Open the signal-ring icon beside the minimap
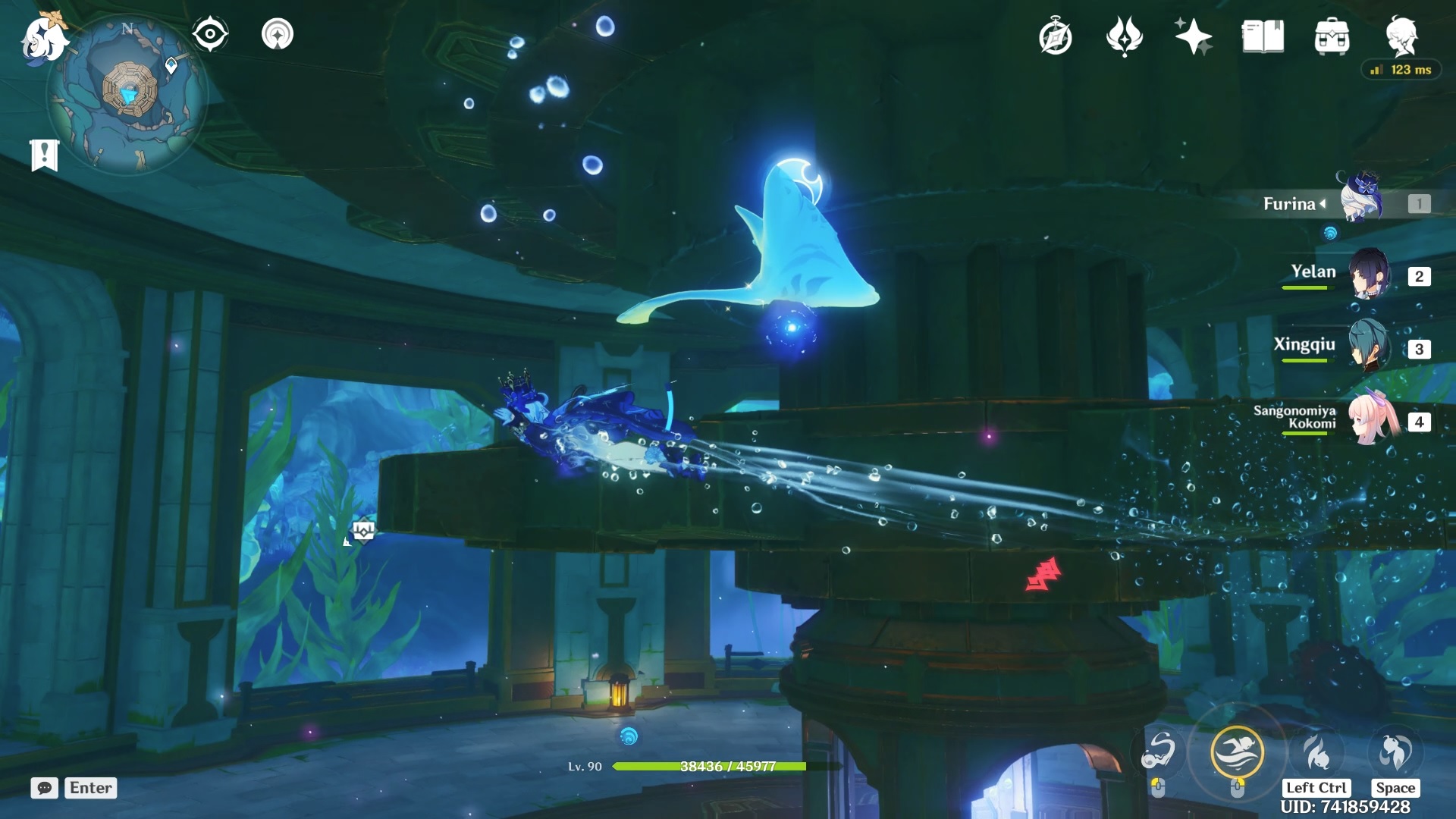This screenshot has height=819, width=1456. click(278, 34)
